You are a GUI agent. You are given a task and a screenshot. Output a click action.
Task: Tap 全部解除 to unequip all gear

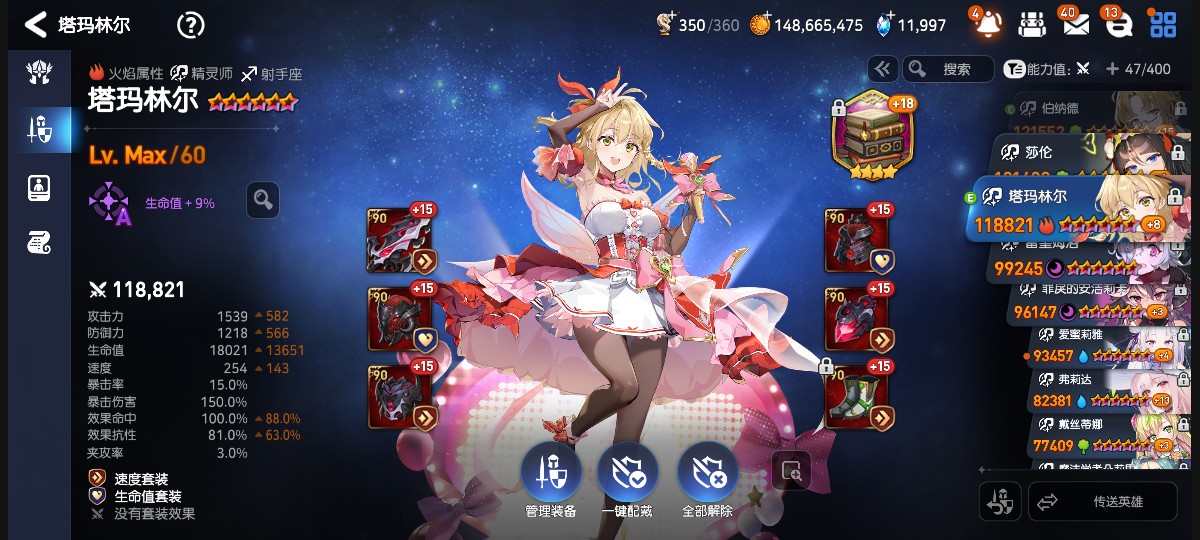pyautogui.click(x=708, y=477)
